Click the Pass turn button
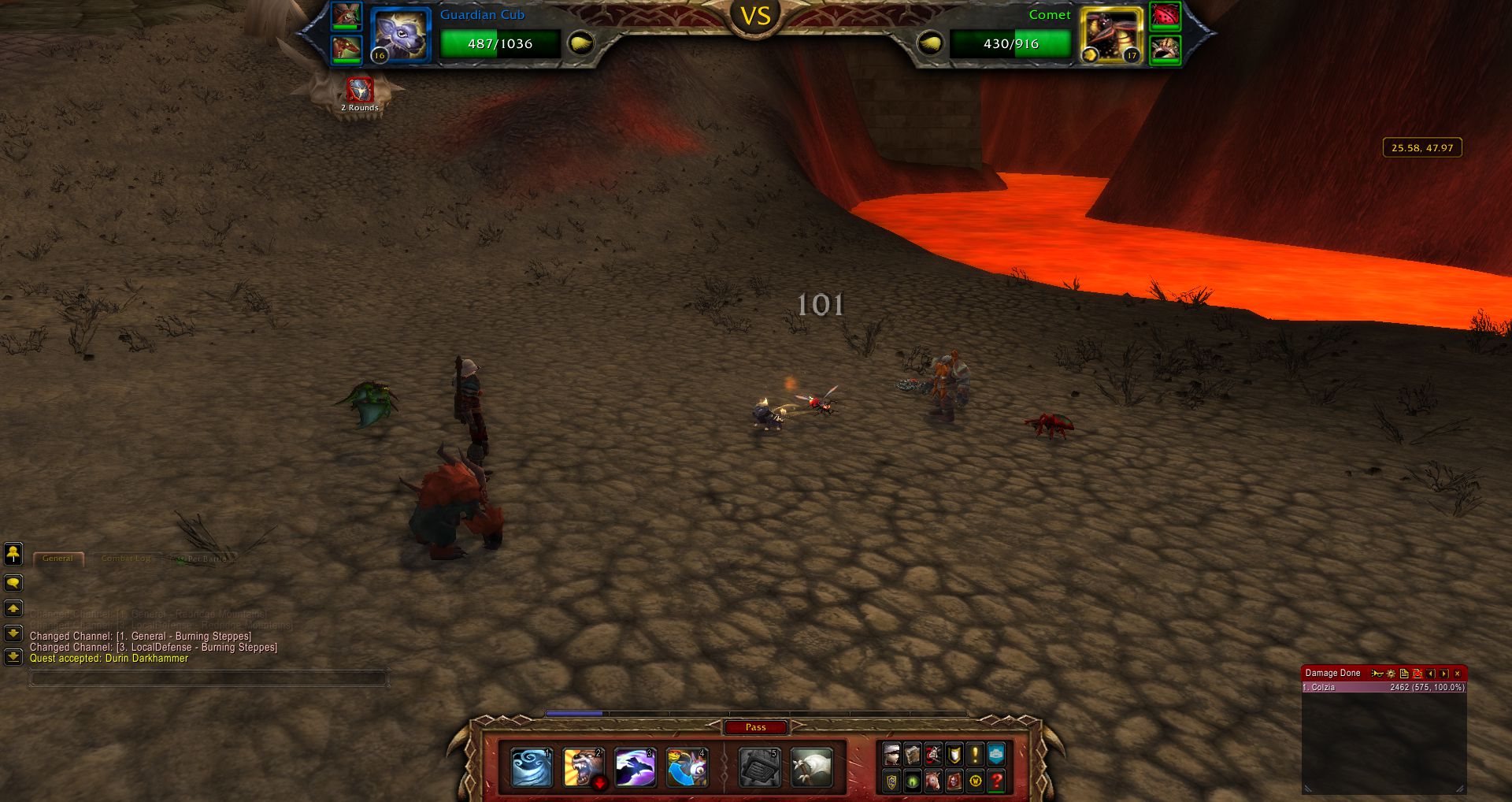Viewport: 1512px width, 802px height. tap(755, 727)
